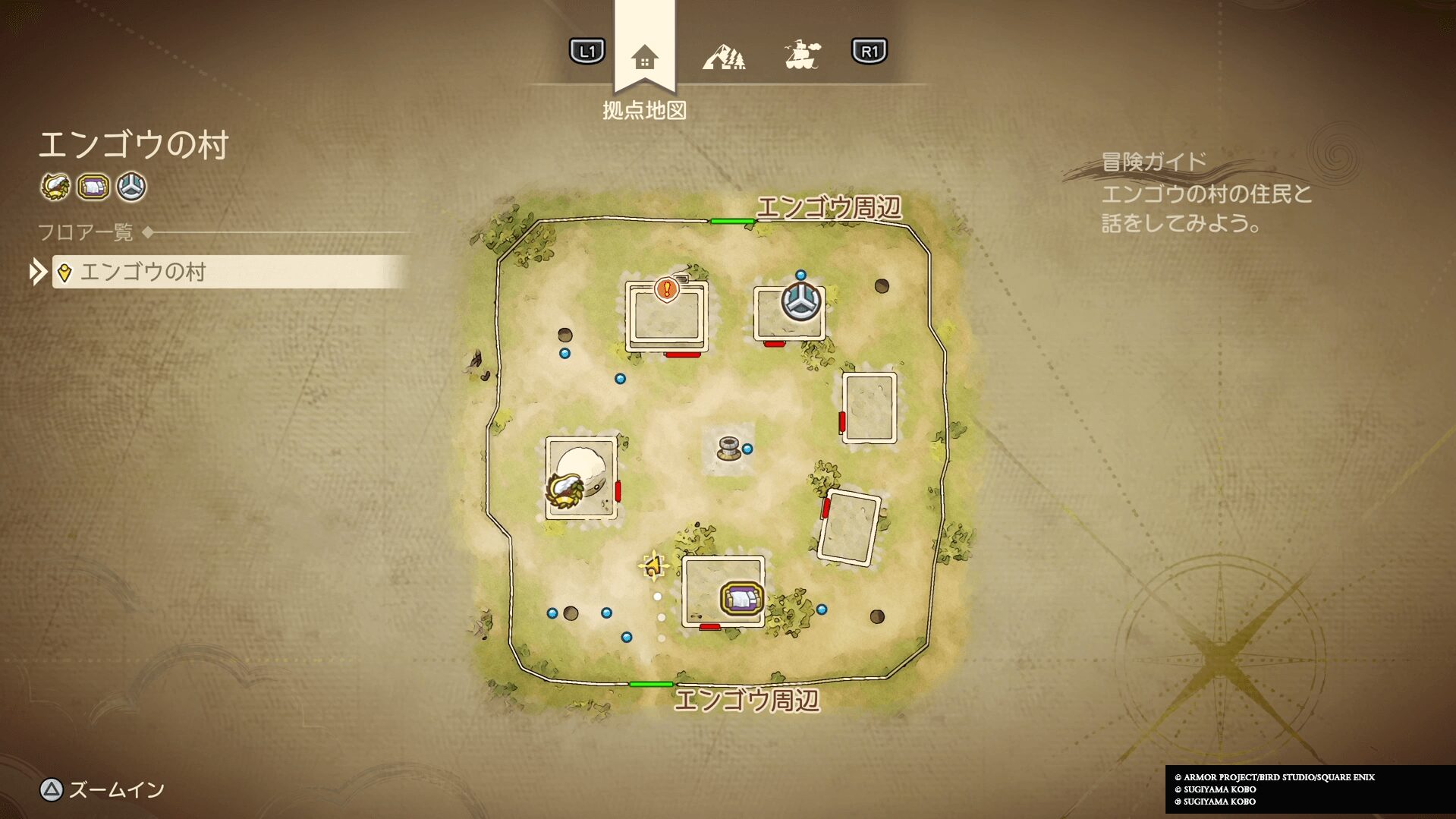Image resolution: width=1456 pixels, height=819 pixels.
Task: Open the sailing ship world map tab
Action: click(x=802, y=55)
